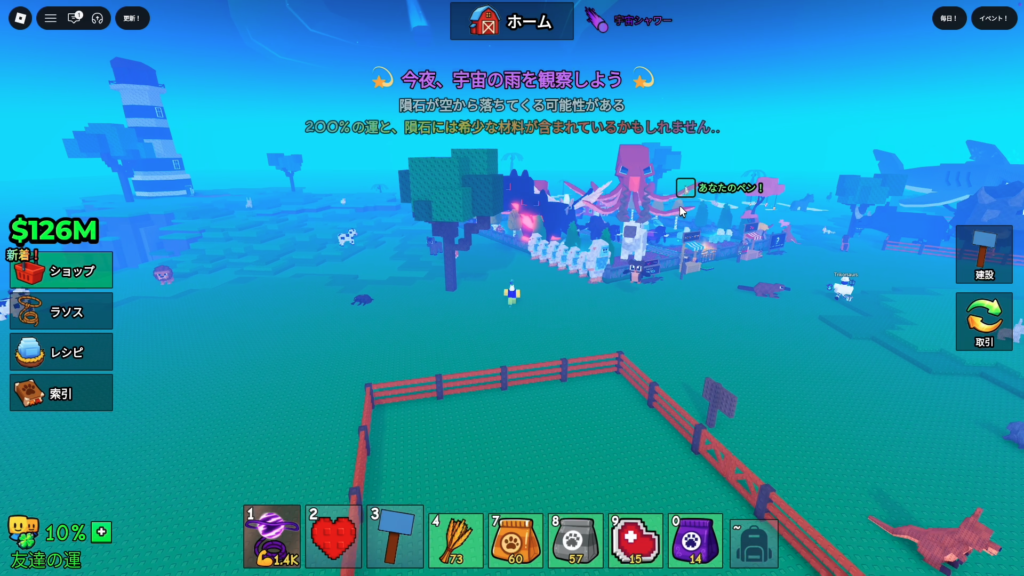Equip the blue hammer hotbar slot
Viewport: 1024px width, 576px height.
[395, 536]
